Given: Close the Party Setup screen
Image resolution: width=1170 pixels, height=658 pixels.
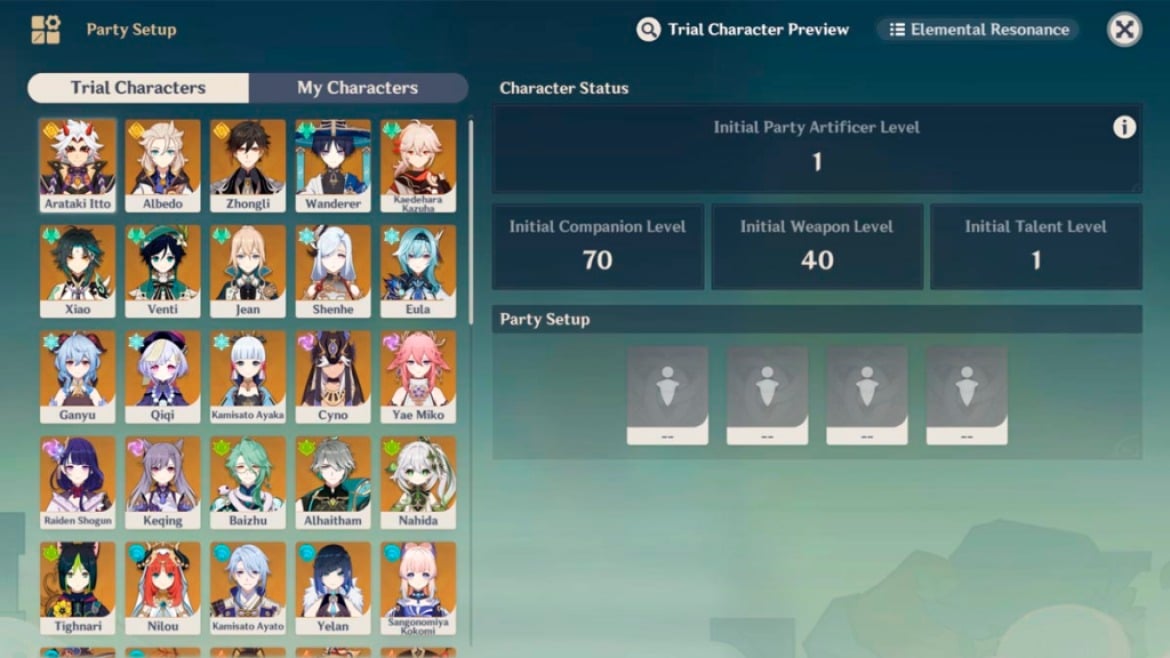Looking at the screenshot, I should click(x=1124, y=29).
